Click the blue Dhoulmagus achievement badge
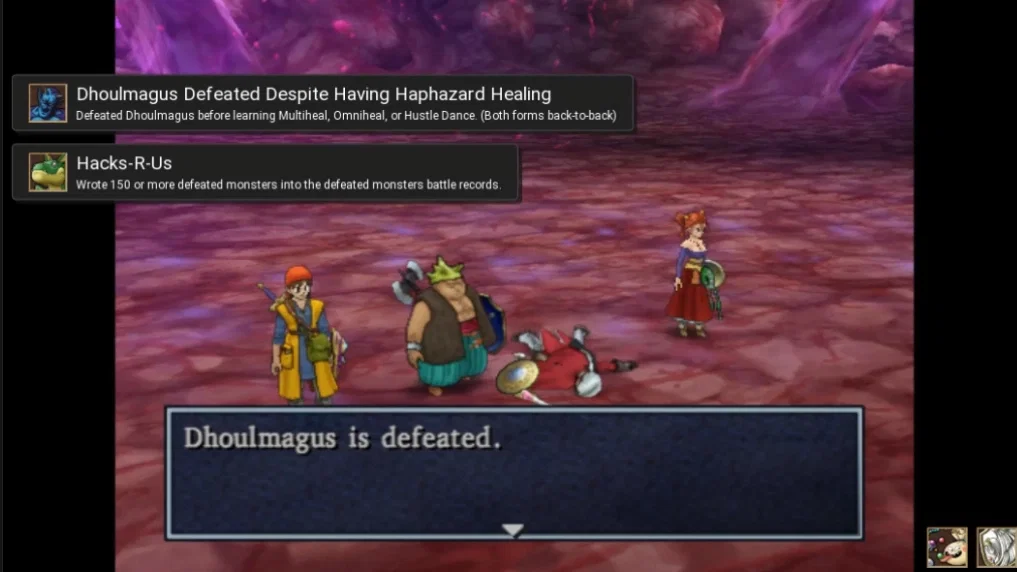1017x572 pixels. [48, 103]
